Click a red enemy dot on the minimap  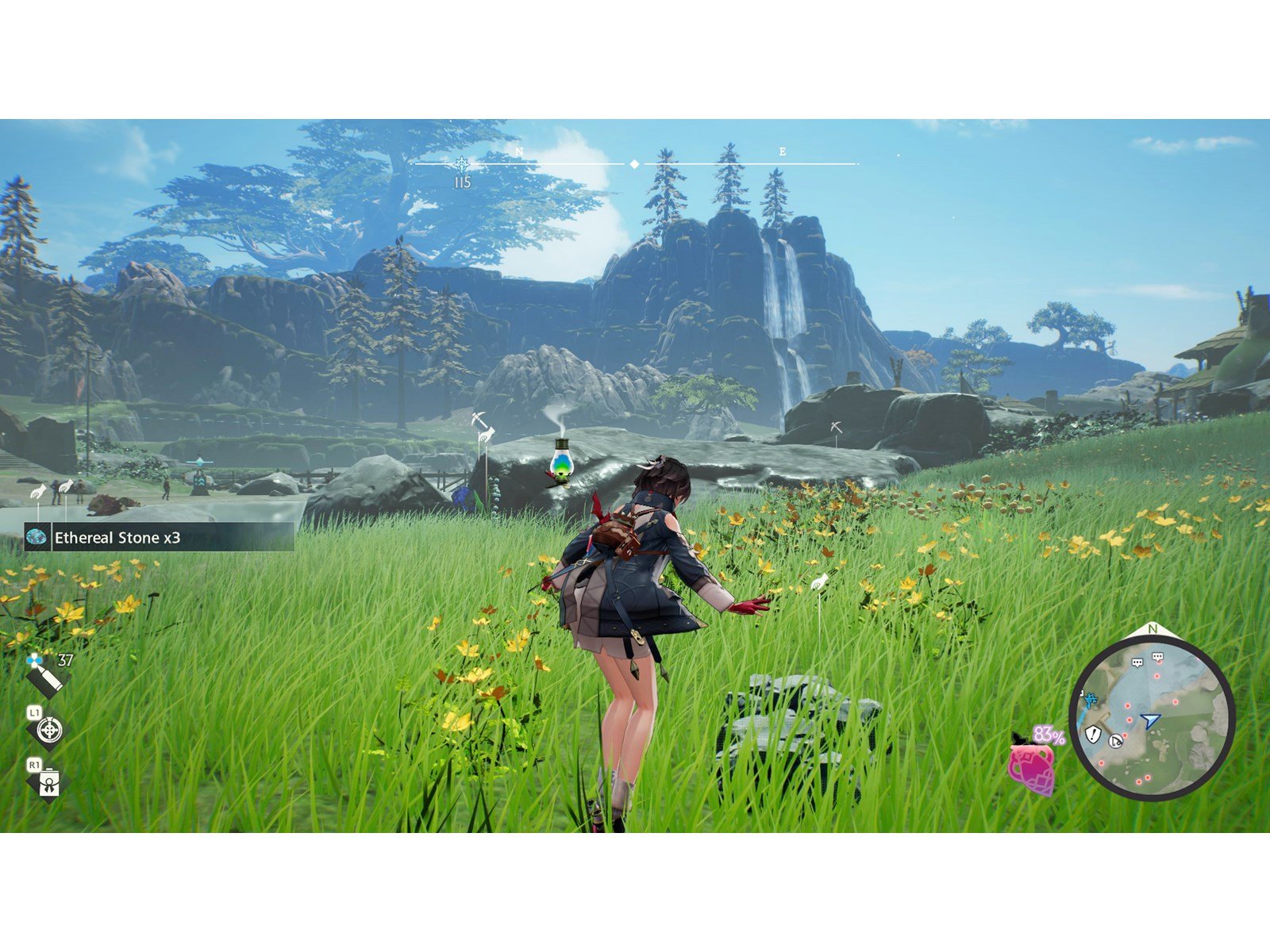(x=1156, y=676)
